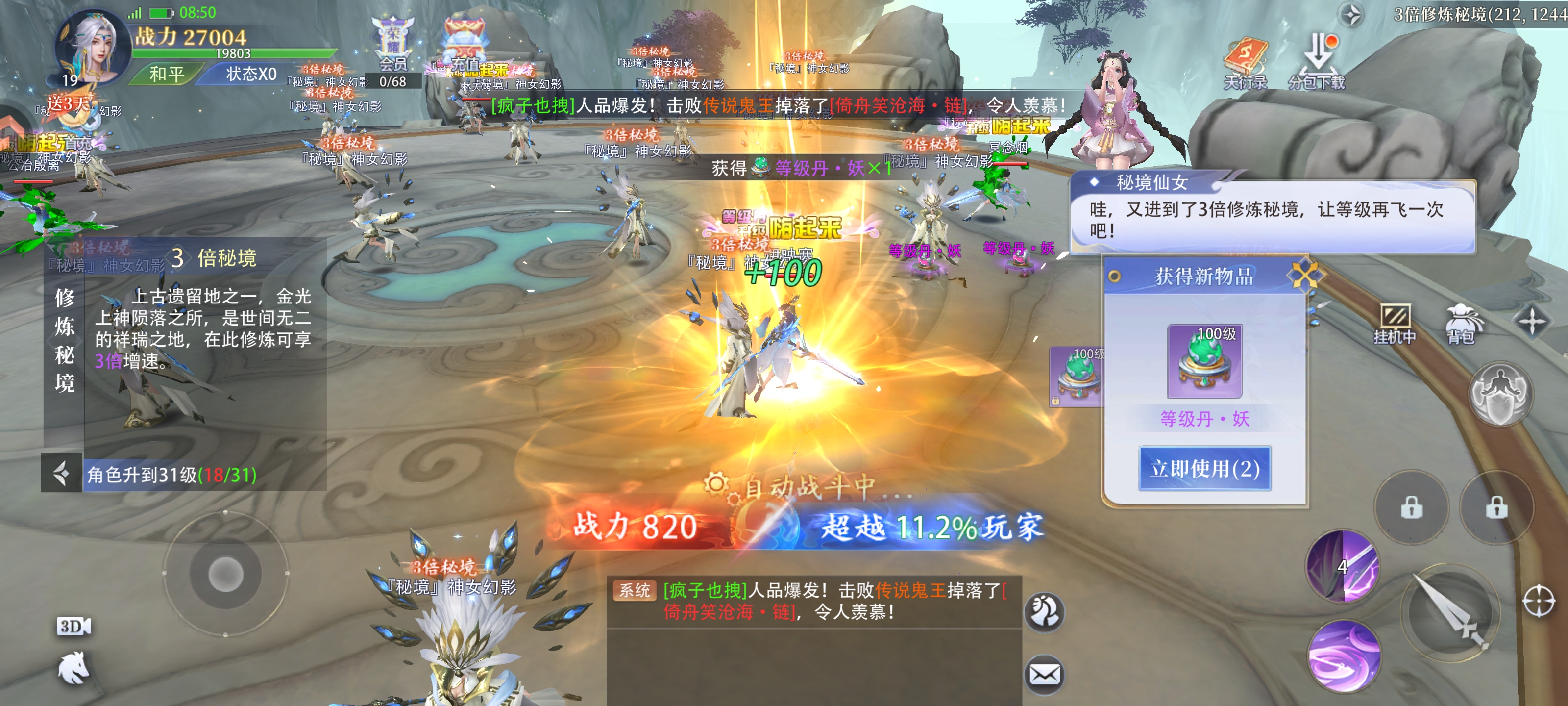This screenshot has width=1568, height=706.
Task: Use the purple slash skill on cooldown
Action: [x=1343, y=566]
